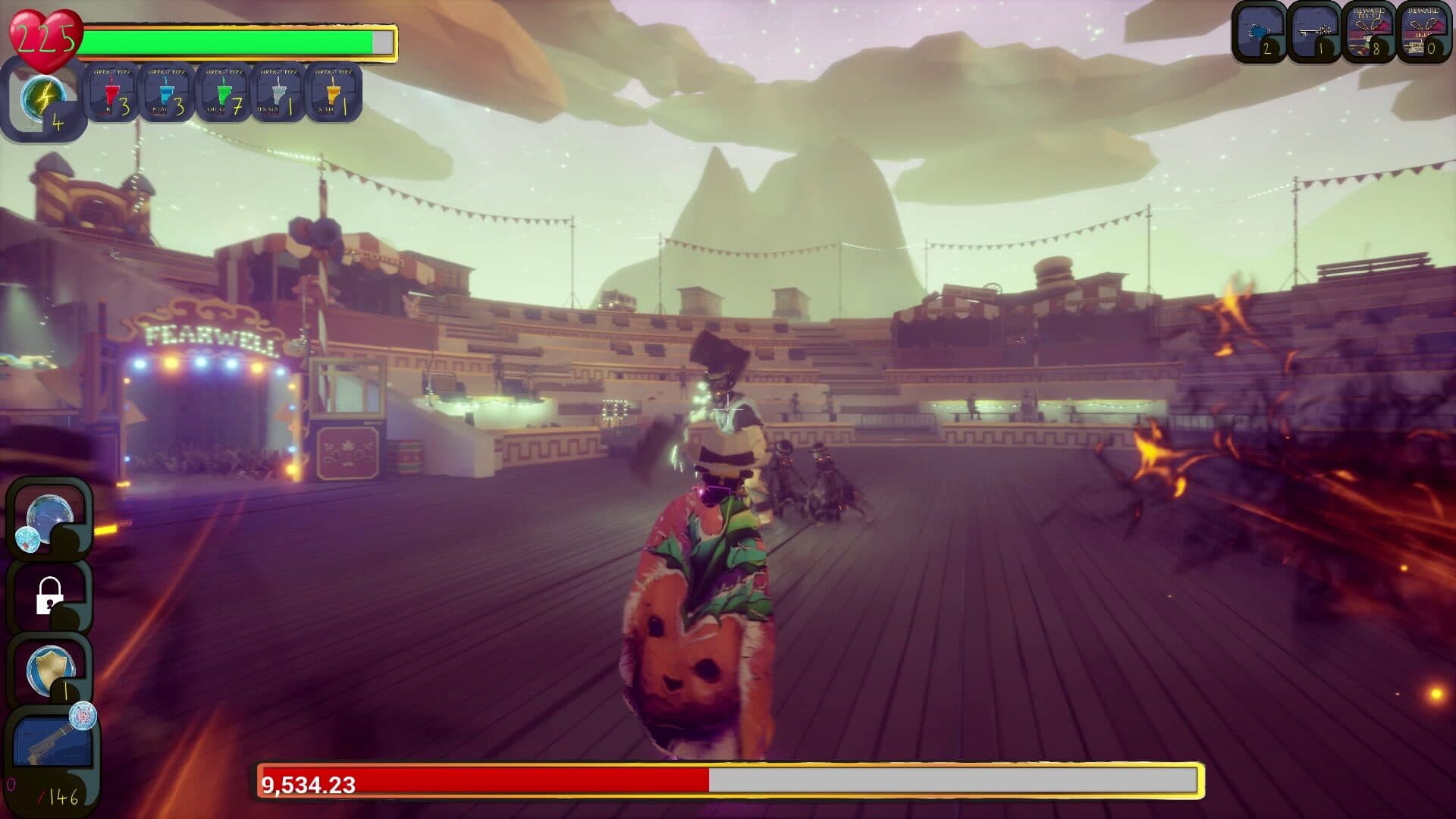Screen dimensions: 1456x819
Task: Open the Reward ticket slot showing 8
Action: 1369,33
